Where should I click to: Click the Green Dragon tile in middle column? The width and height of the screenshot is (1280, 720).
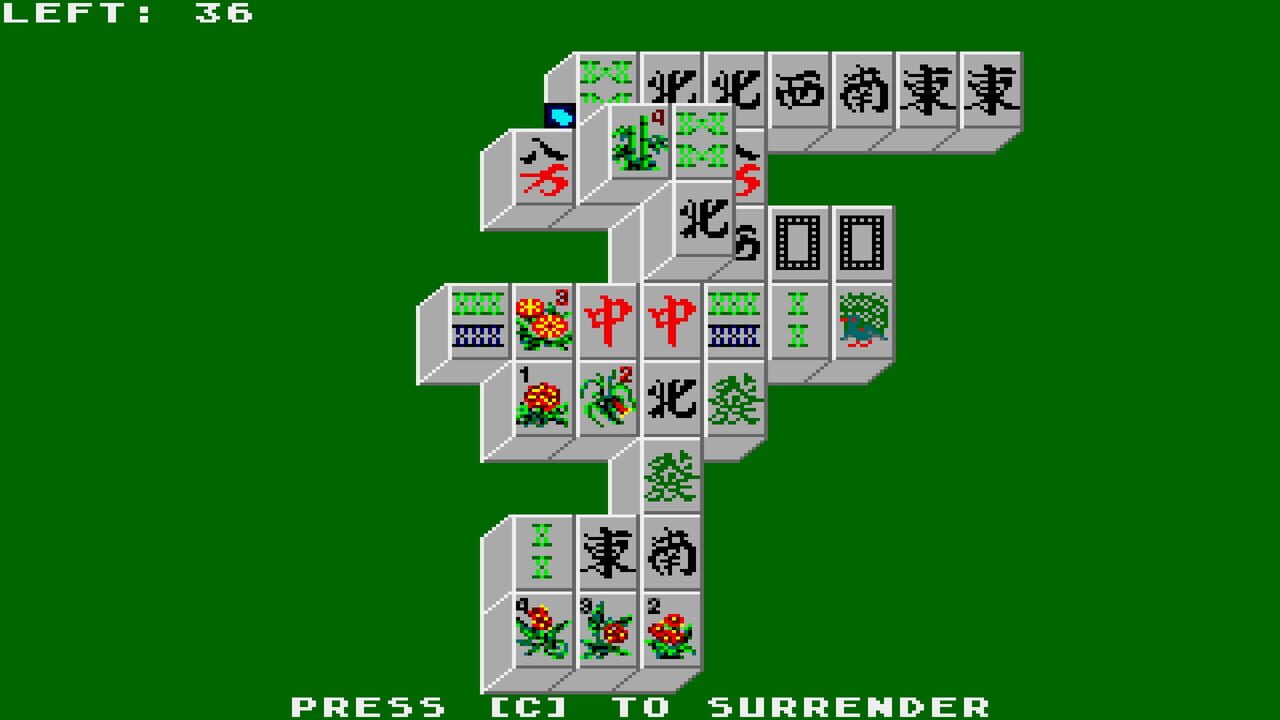[671, 482]
